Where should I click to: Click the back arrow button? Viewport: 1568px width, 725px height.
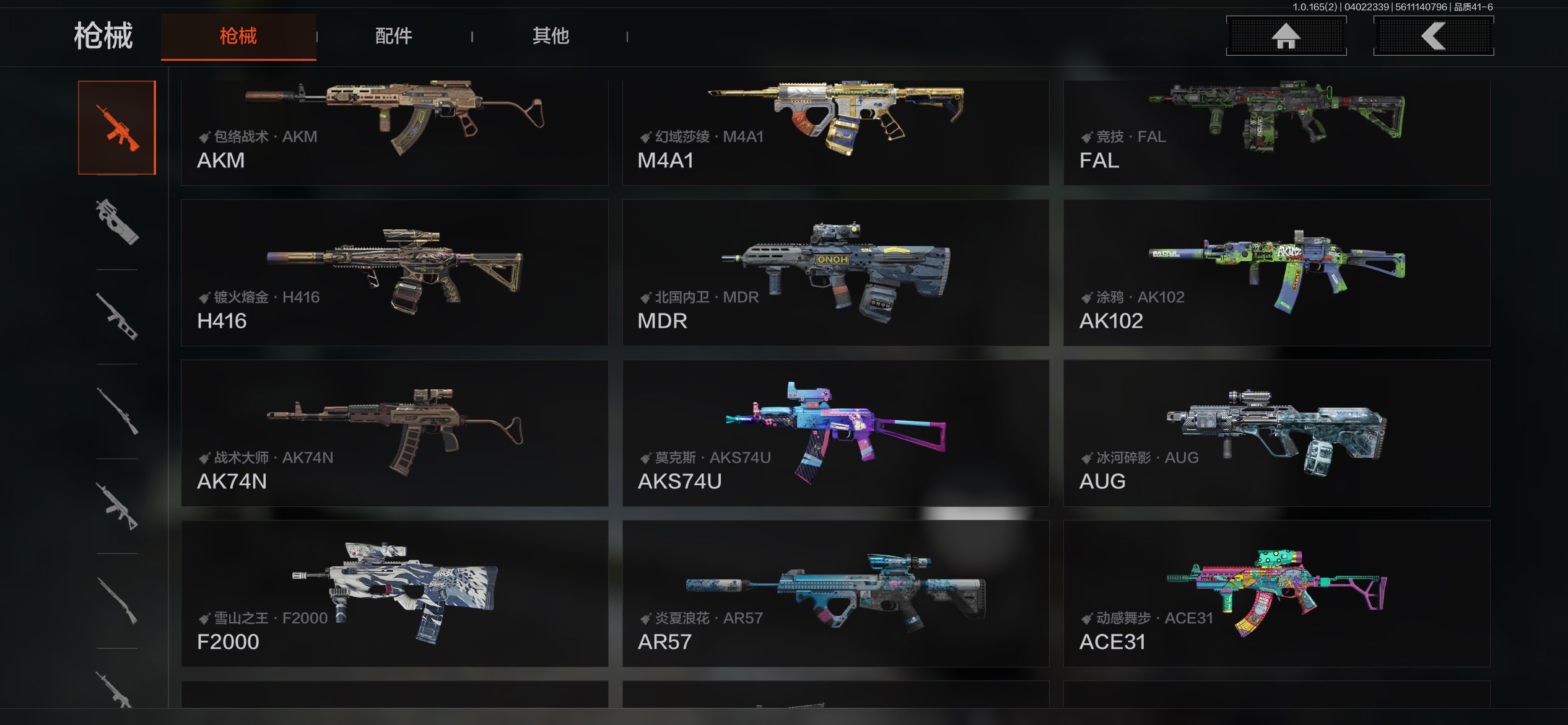coord(1433,36)
